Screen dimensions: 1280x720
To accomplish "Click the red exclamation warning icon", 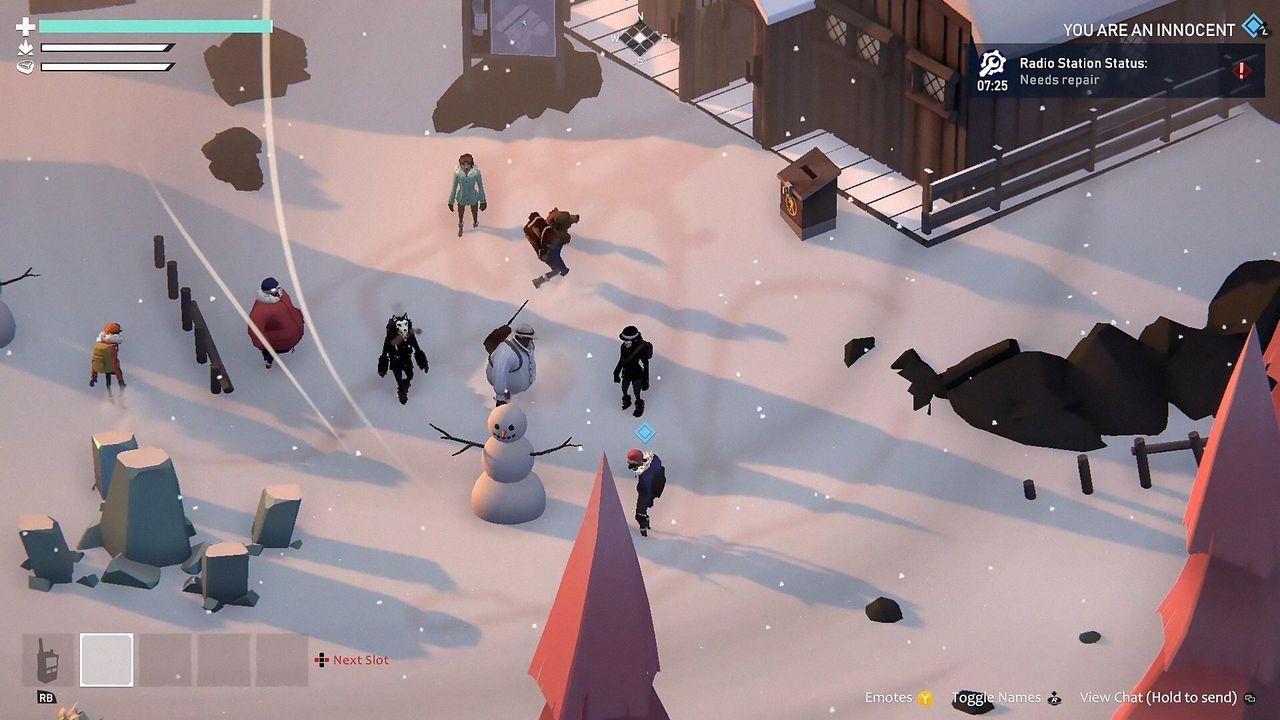I will pos(1242,70).
